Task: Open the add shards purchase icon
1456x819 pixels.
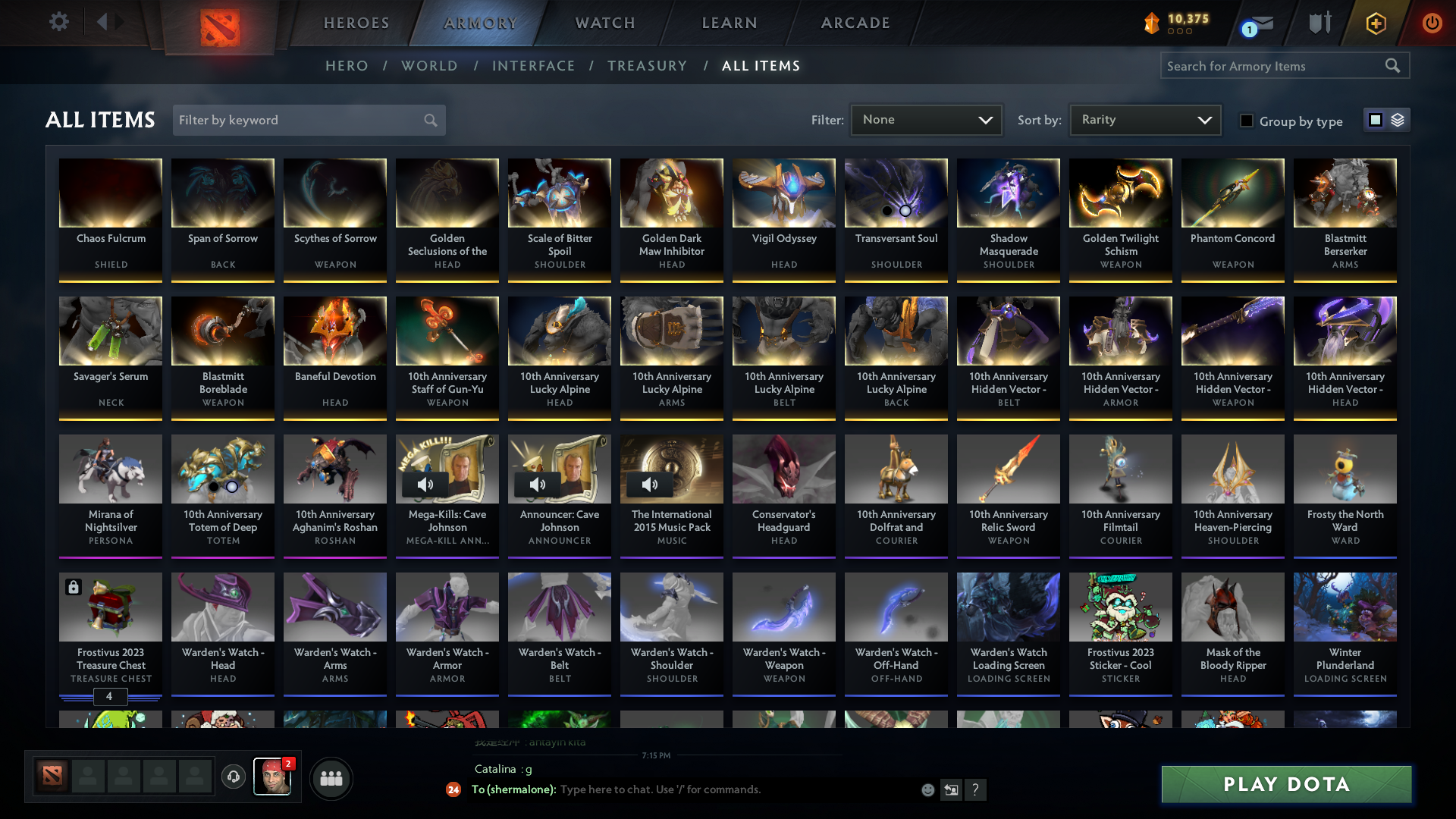Action: tap(1375, 23)
